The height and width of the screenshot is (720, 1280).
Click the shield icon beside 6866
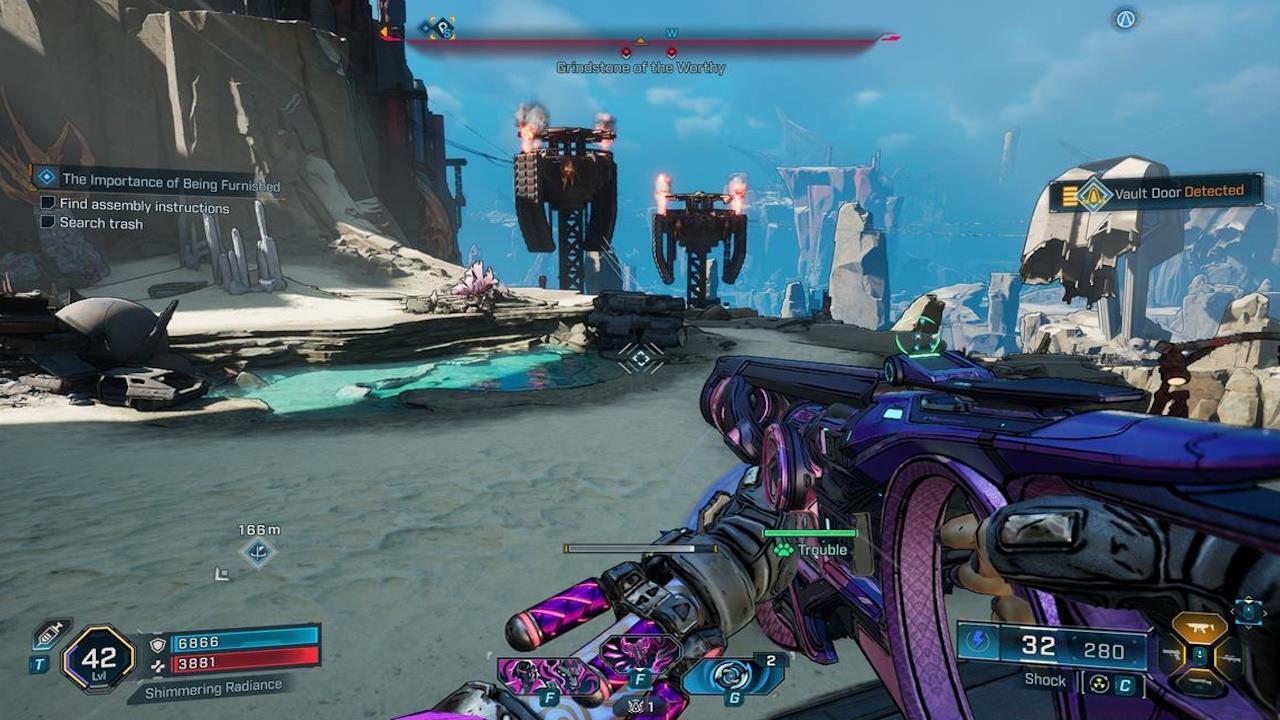pos(158,644)
